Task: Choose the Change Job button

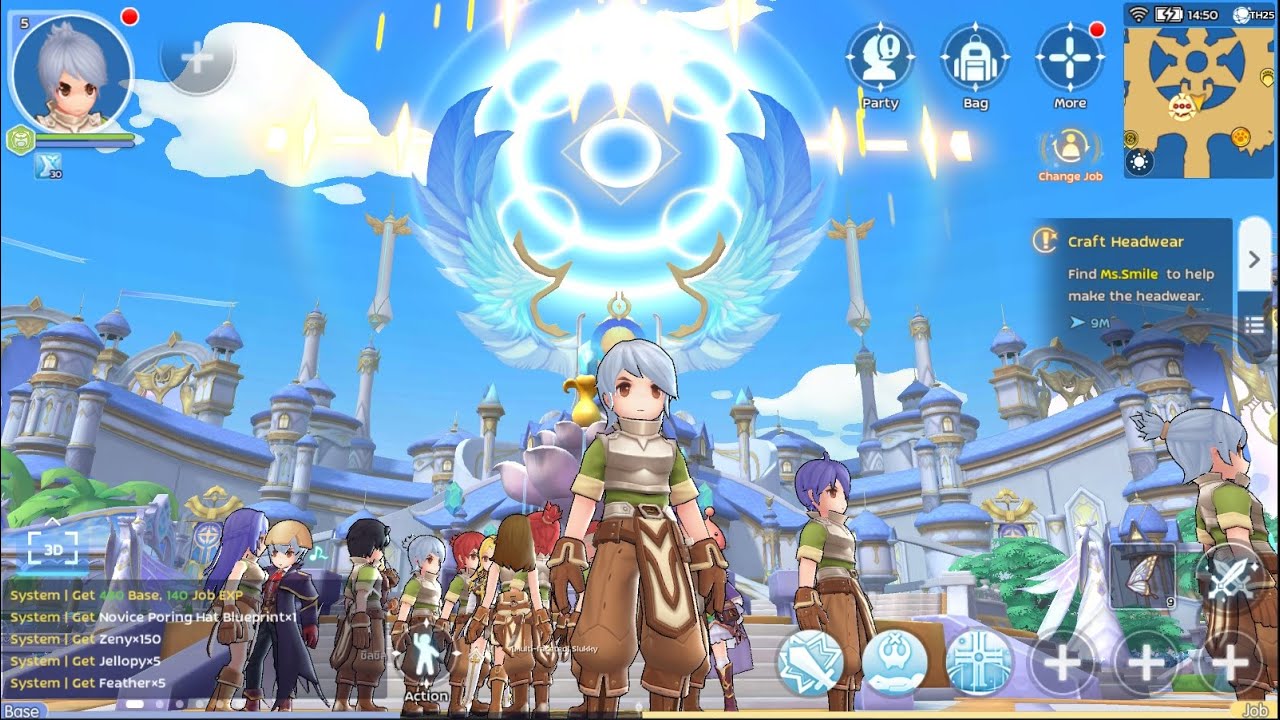Action: (1071, 153)
